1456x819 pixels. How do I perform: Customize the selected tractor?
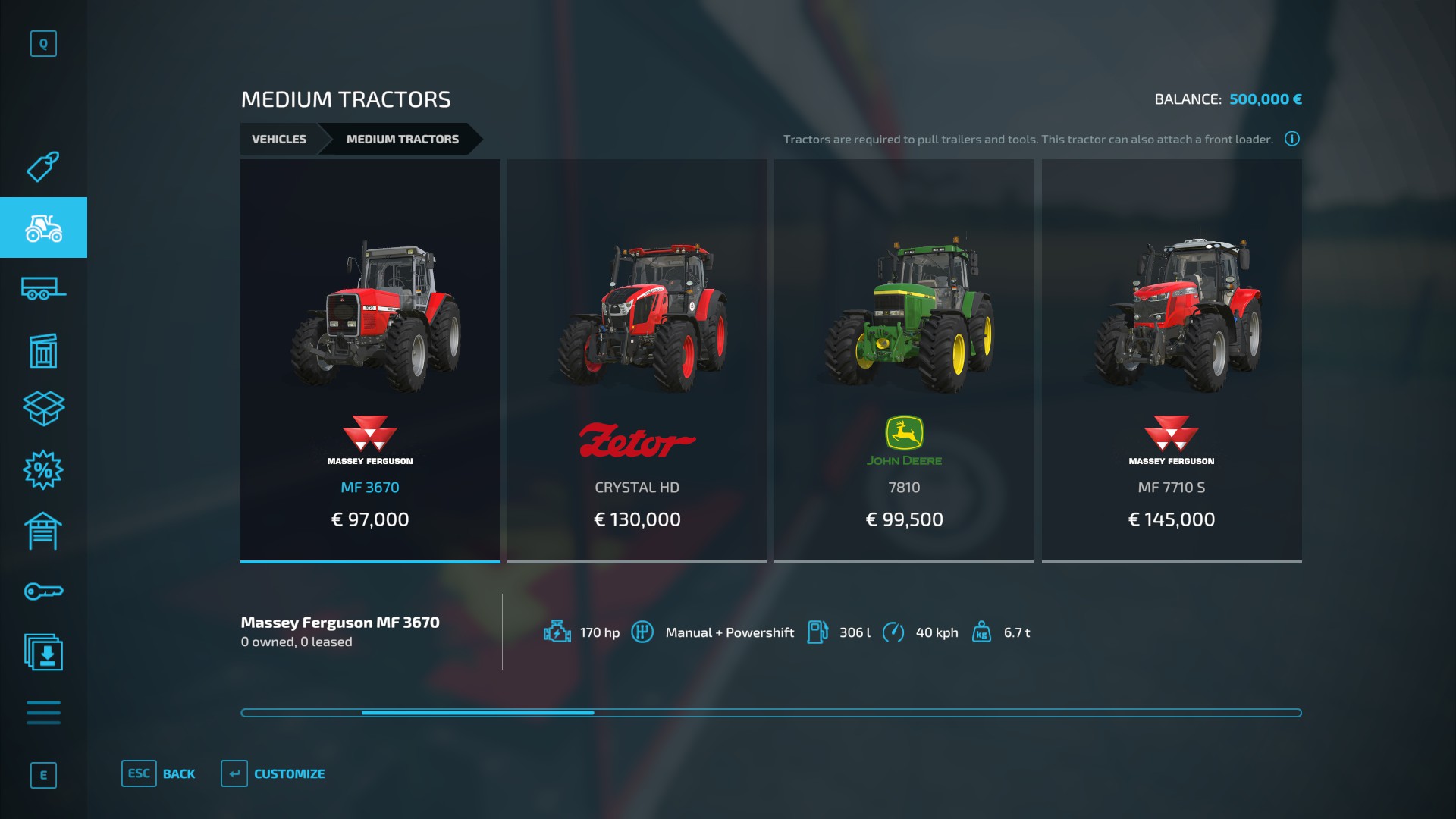pyautogui.click(x=274, y=773)
